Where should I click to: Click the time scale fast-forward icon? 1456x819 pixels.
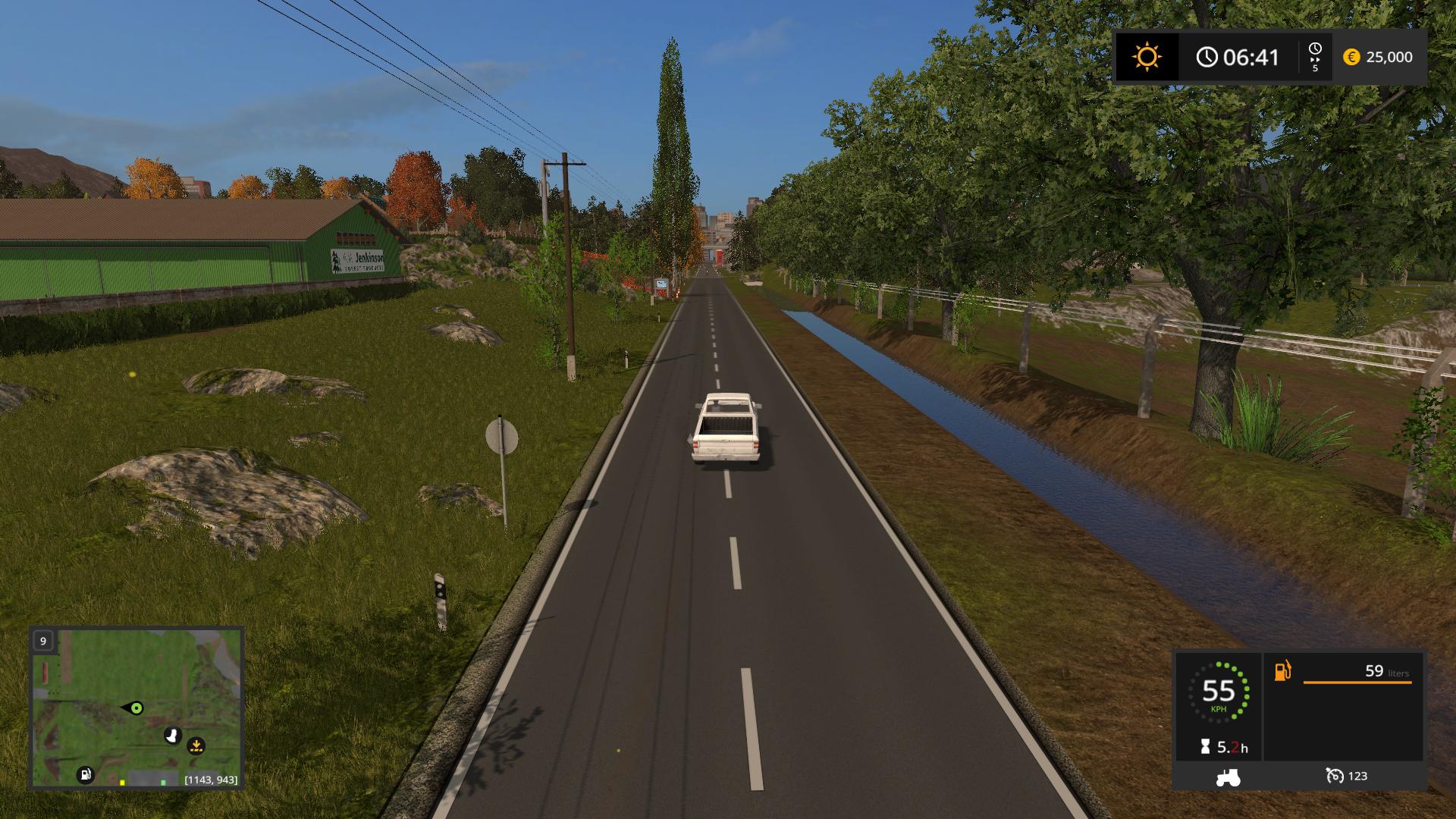pos(1314,57)
